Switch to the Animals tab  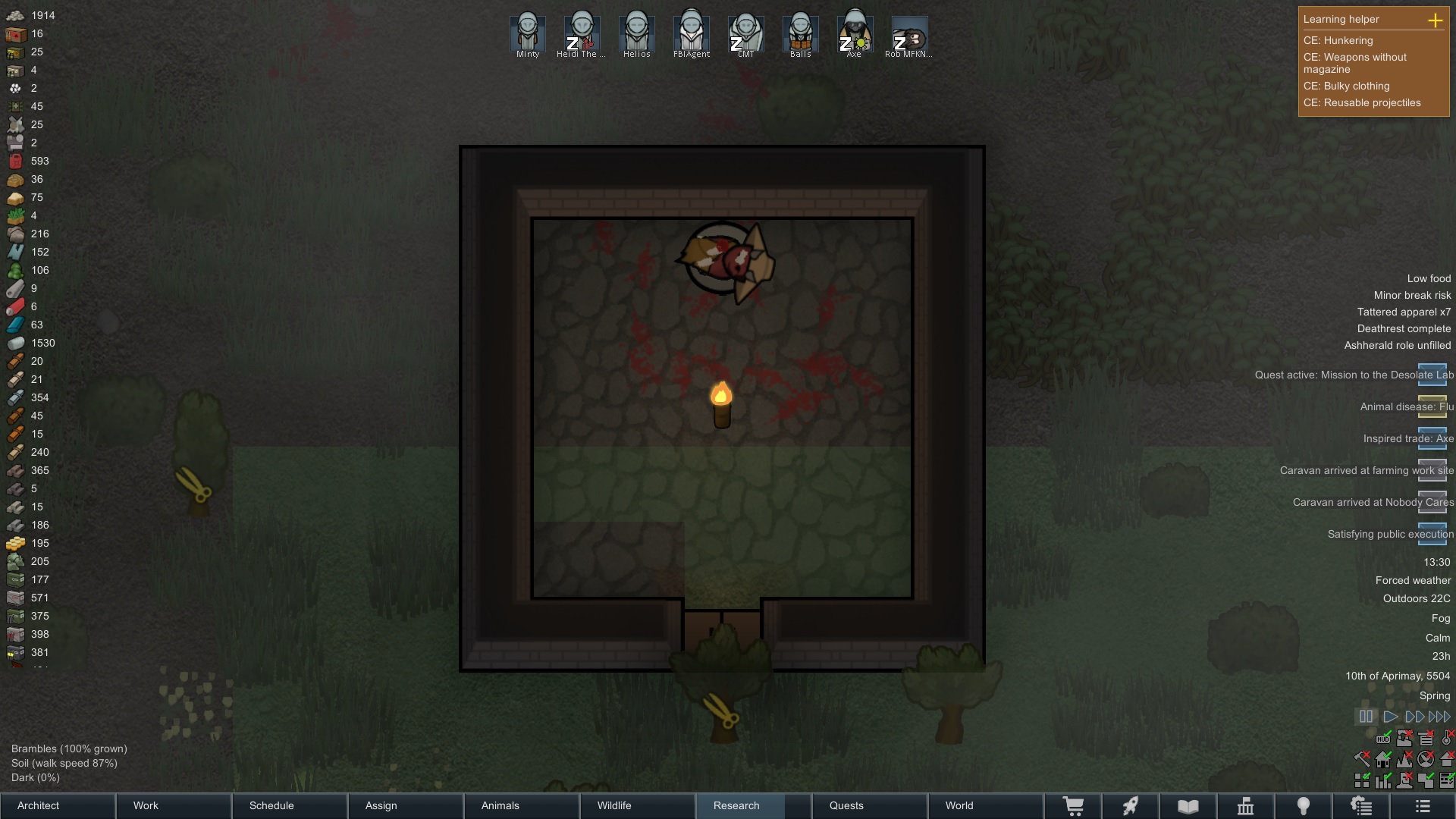coord(499,805)
